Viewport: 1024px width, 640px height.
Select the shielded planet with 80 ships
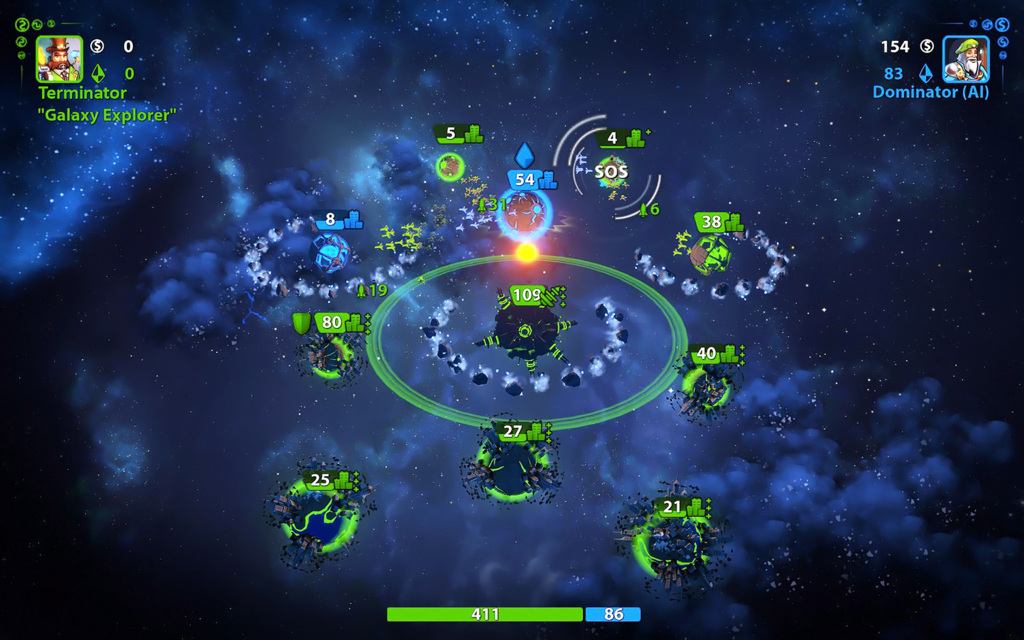[328, 354]
